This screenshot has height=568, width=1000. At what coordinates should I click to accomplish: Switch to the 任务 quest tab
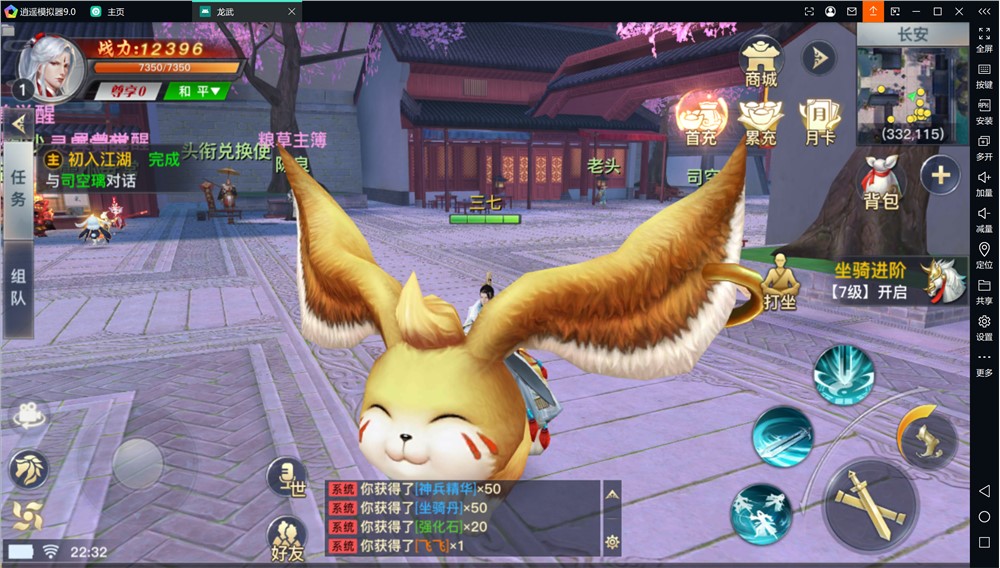19,188
